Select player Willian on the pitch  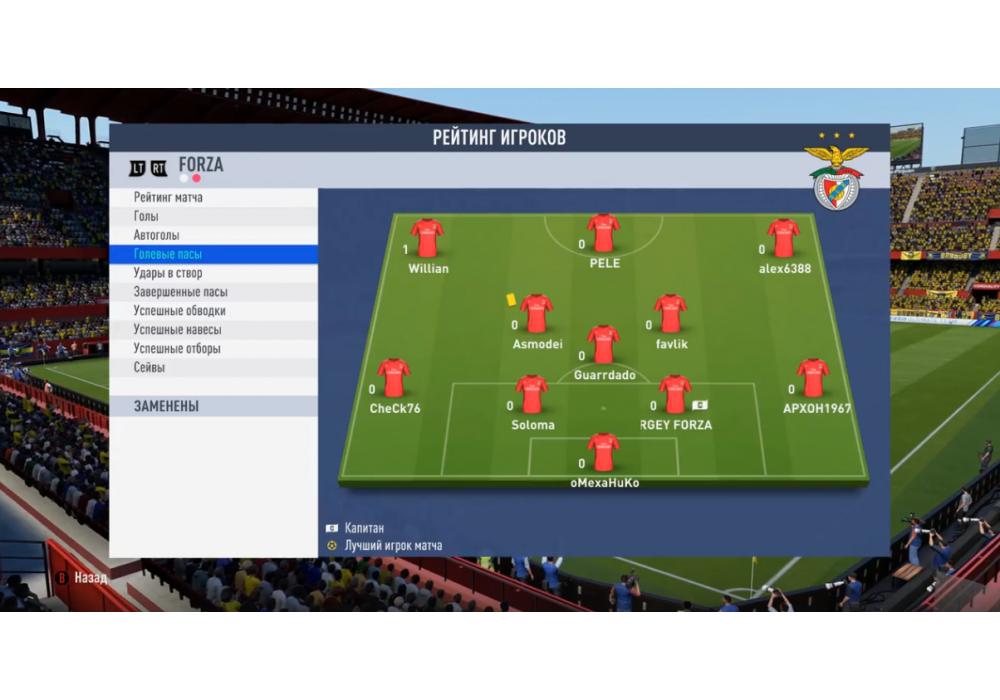427,238
